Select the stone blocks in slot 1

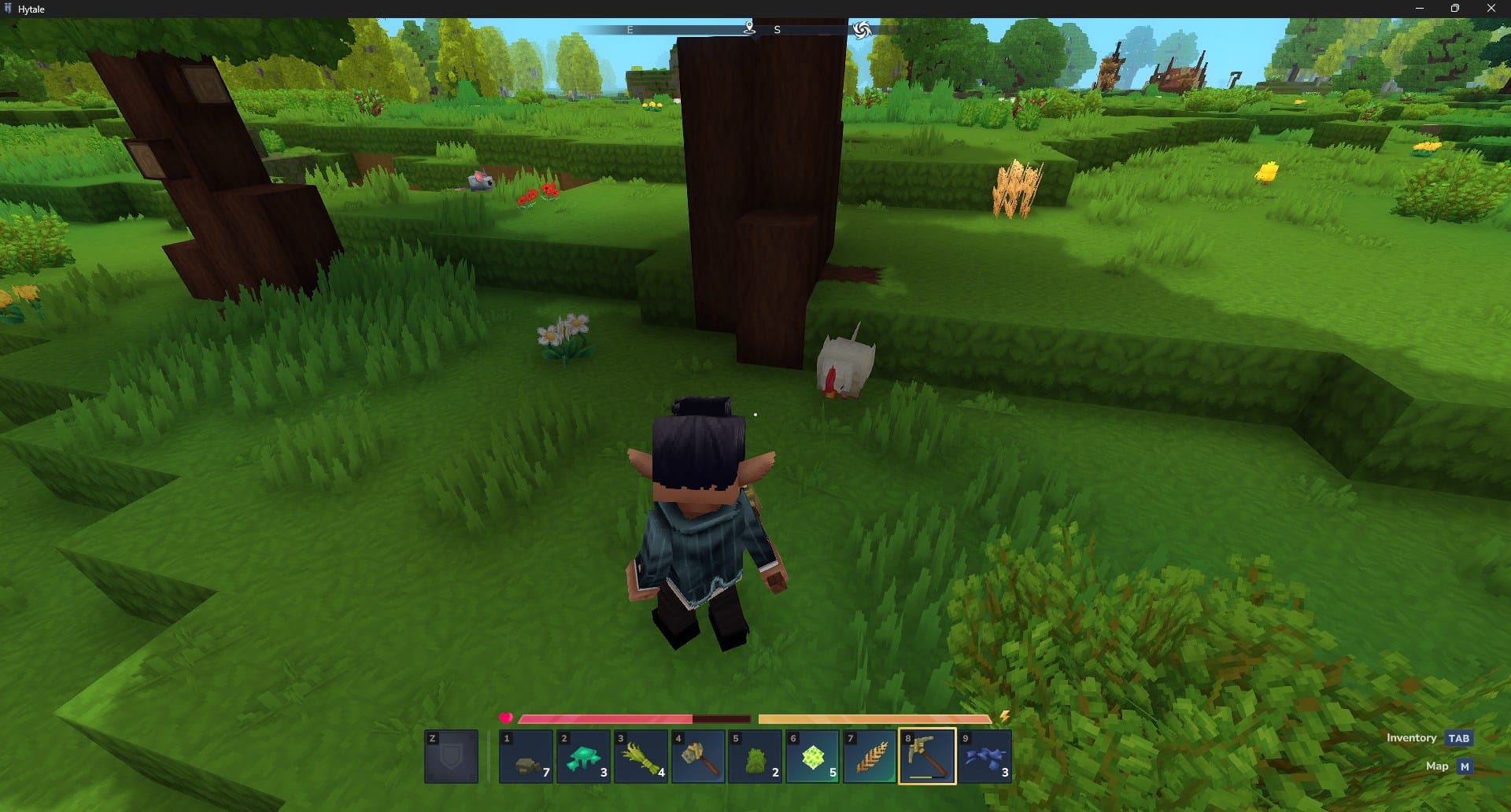(x=526, y=757)
